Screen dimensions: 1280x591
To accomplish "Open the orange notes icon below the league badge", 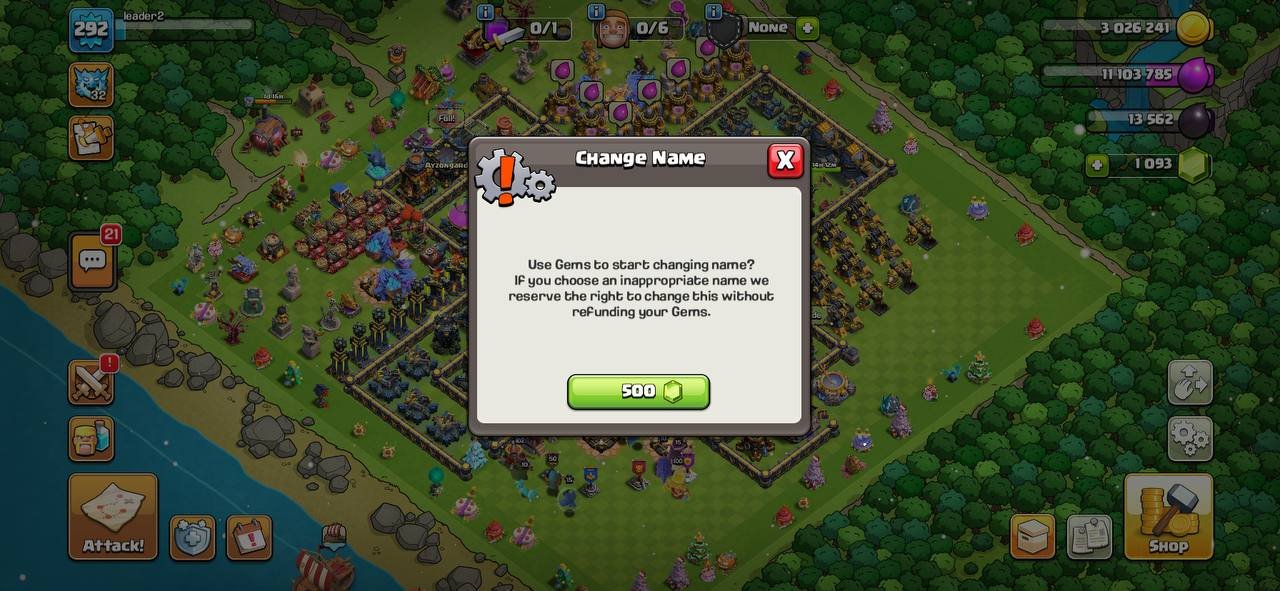I will click(x=90, y=138).
